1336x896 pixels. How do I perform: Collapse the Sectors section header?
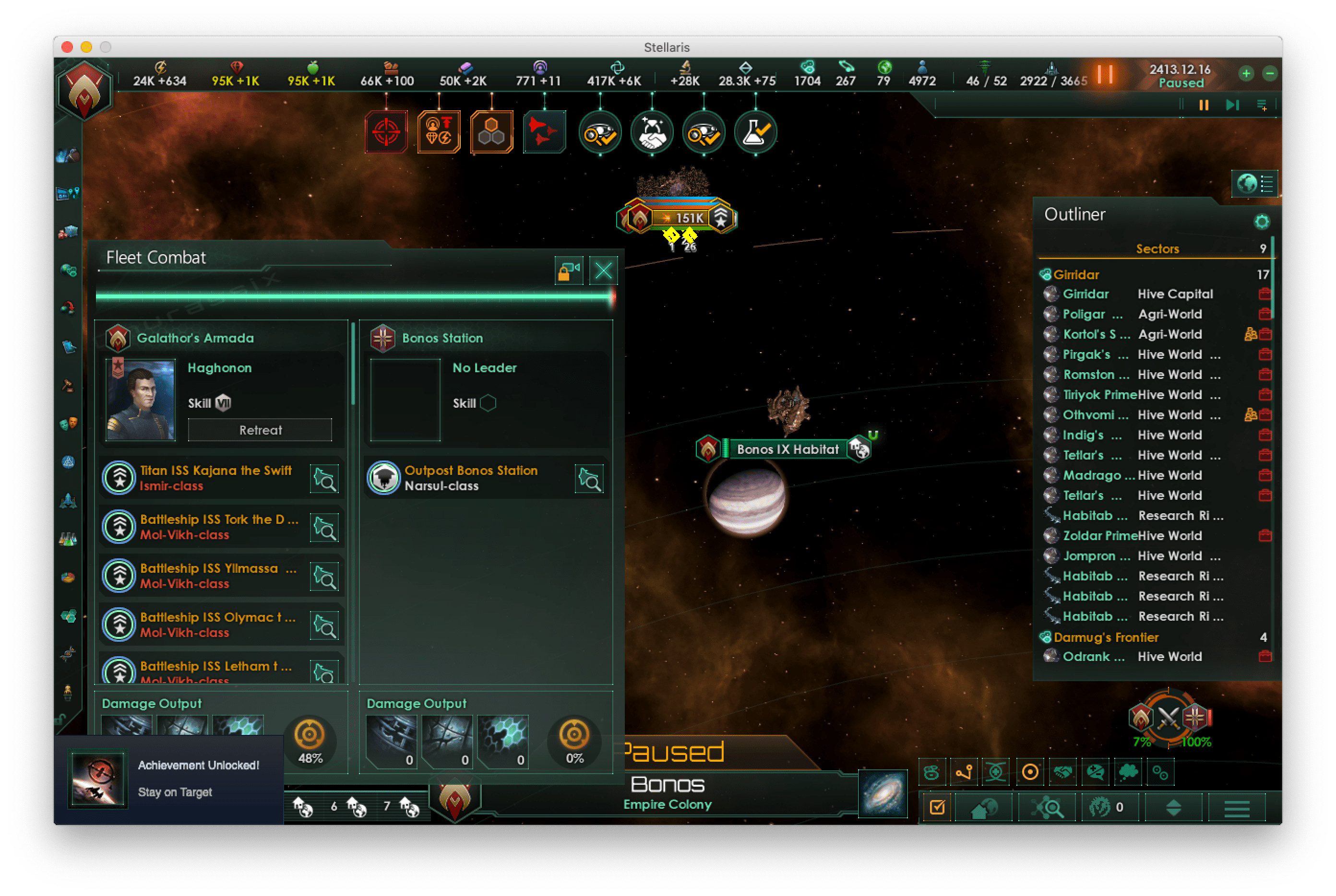coord(1157,249)
